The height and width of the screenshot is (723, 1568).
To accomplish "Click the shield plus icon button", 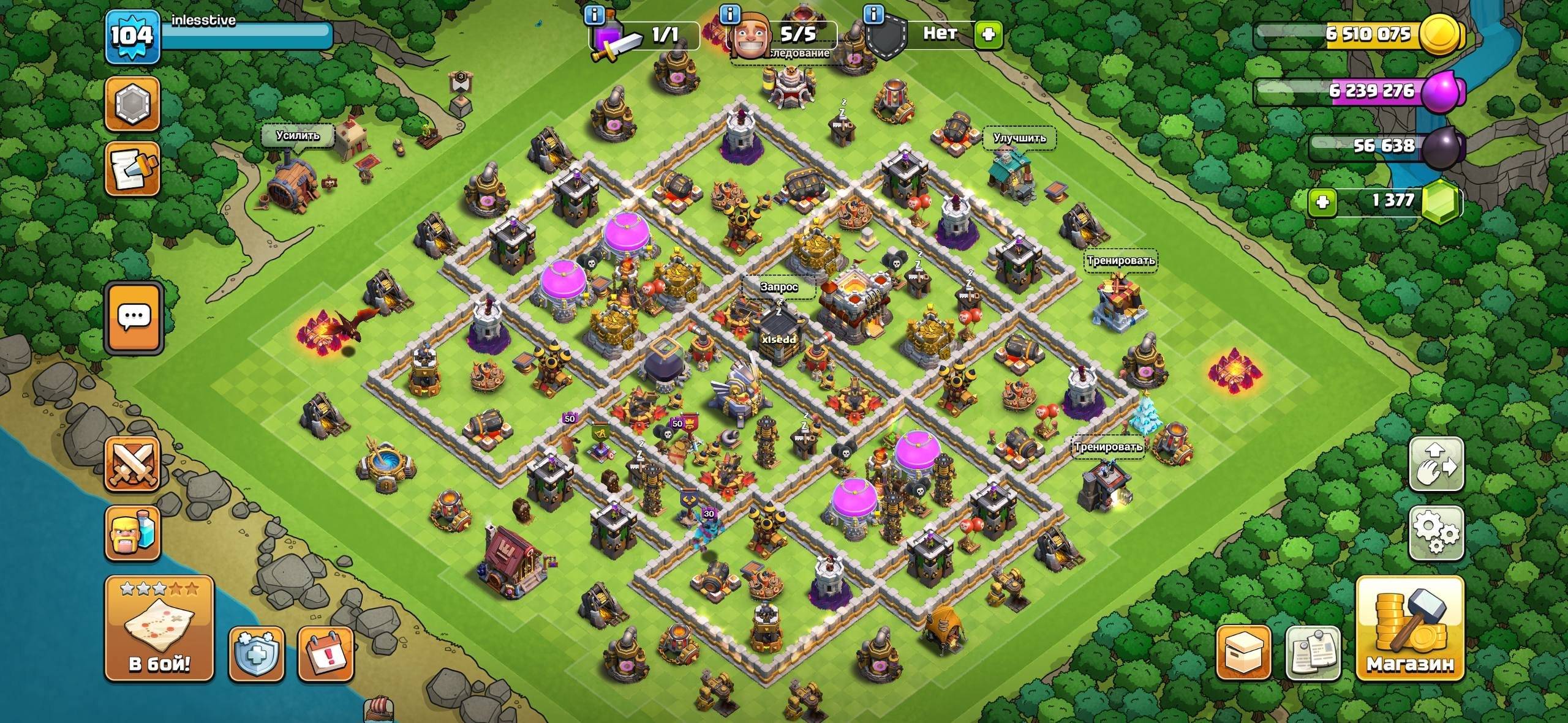I will (256, 653).
